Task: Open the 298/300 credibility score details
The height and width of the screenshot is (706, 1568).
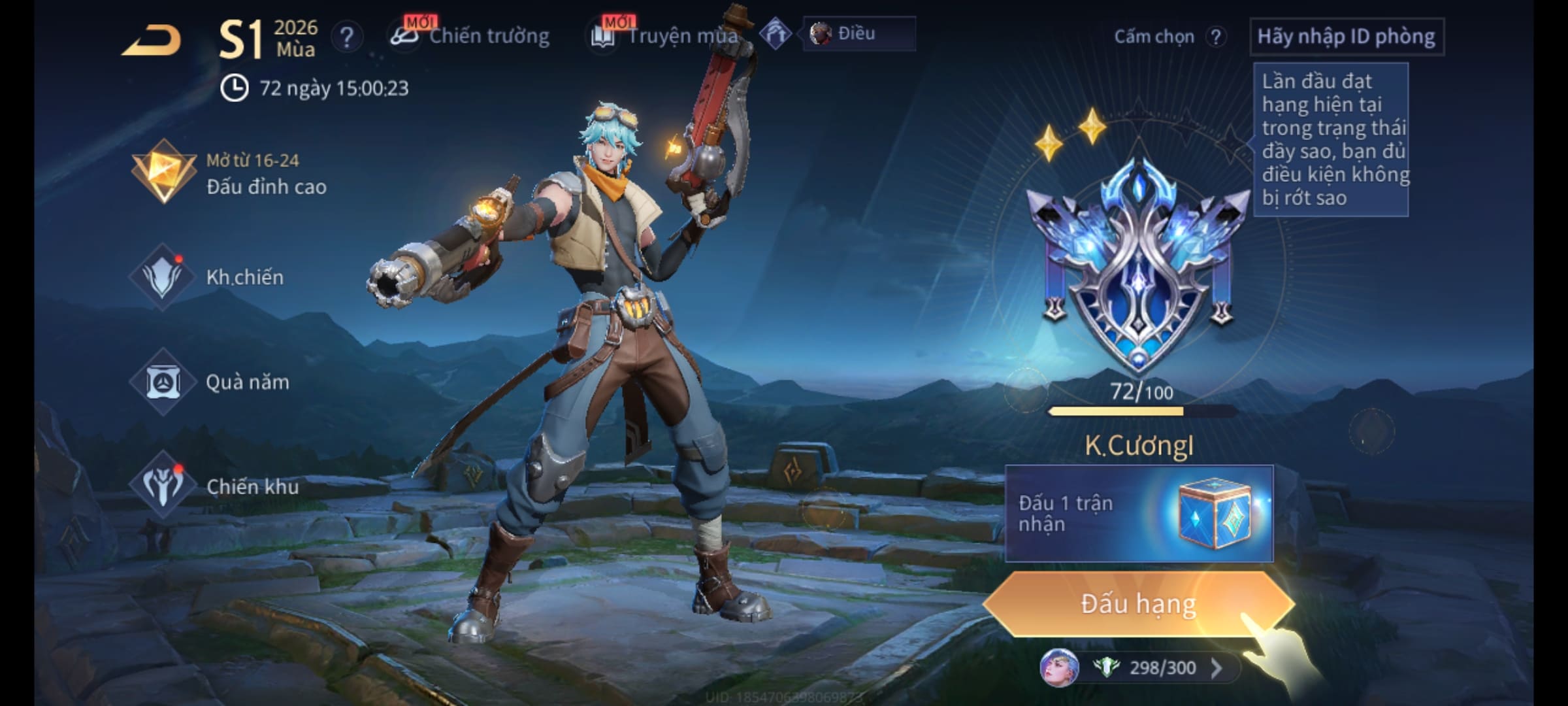Action: coord(1163,668)
